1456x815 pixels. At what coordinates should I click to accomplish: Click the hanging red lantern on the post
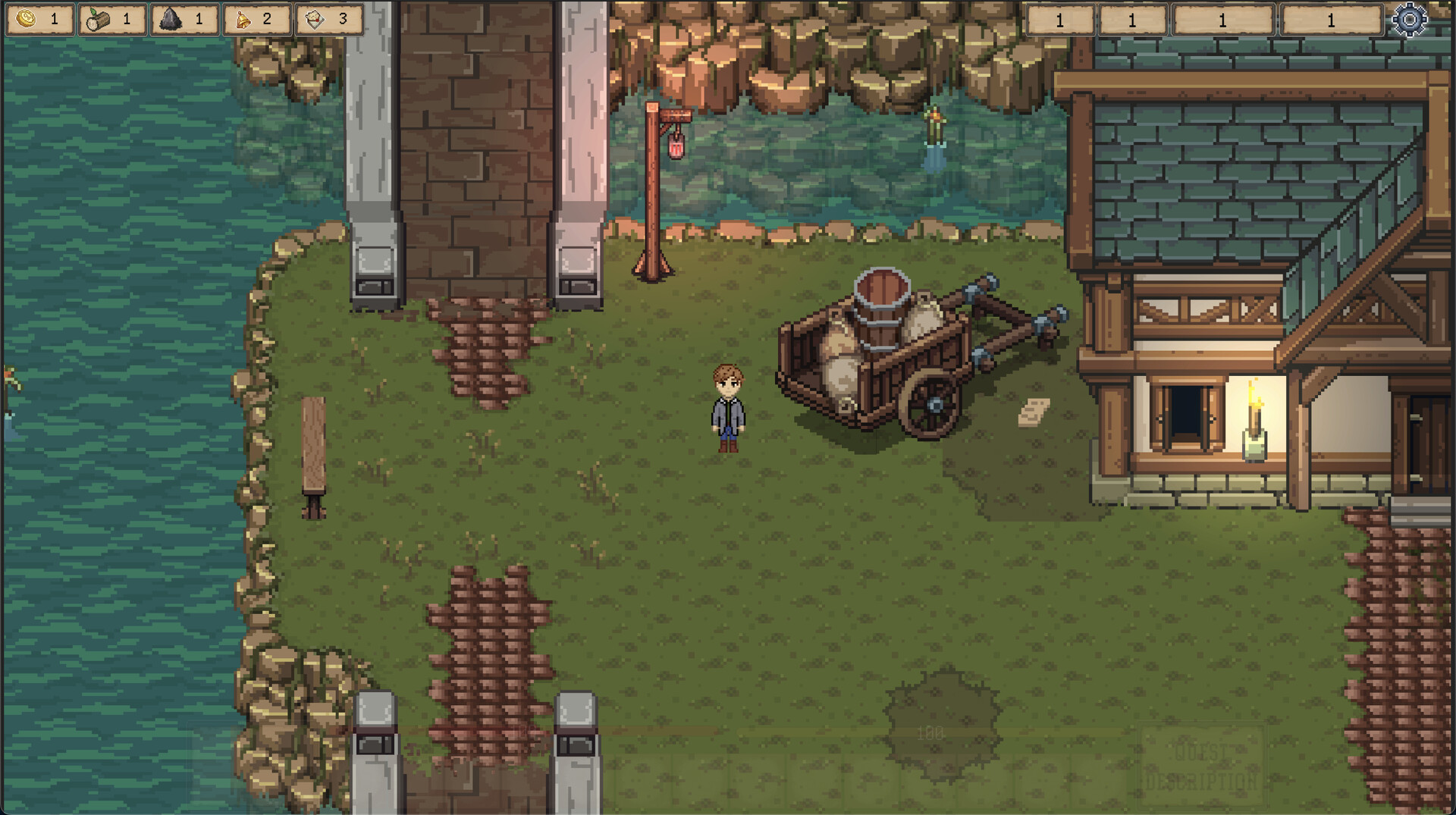point(676,147)
